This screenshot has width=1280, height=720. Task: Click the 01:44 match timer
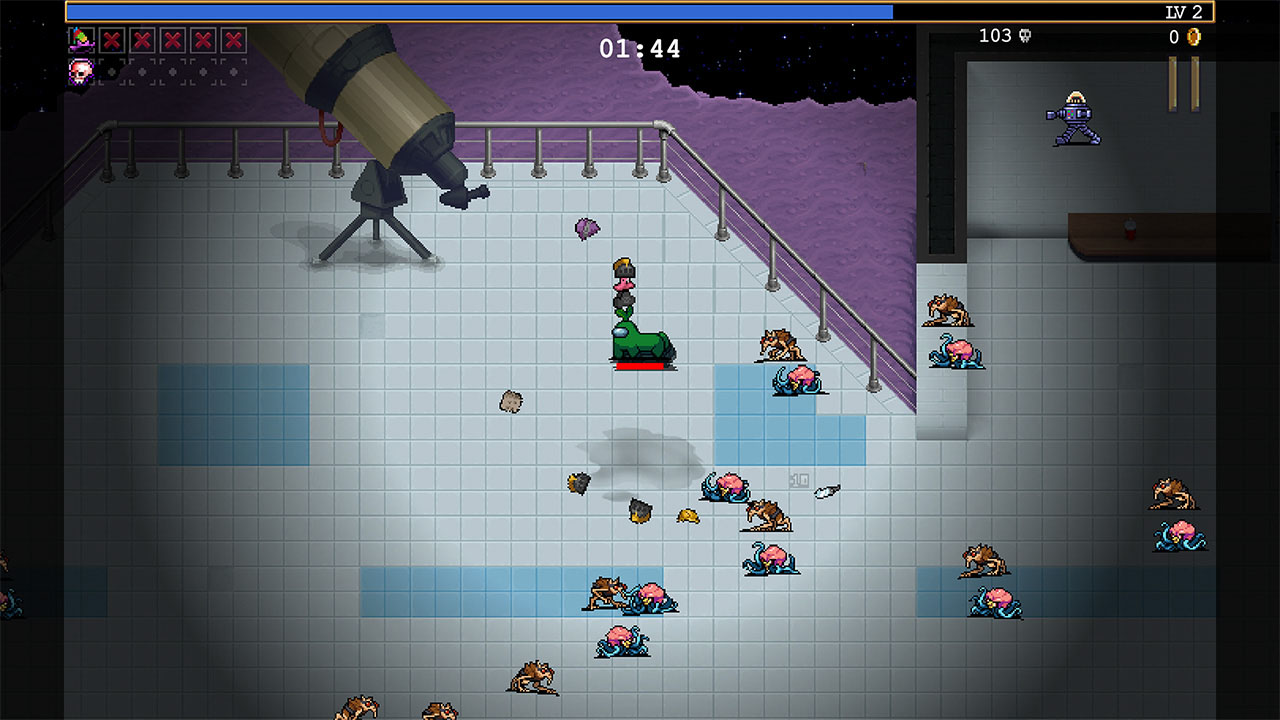click(639, 47)
